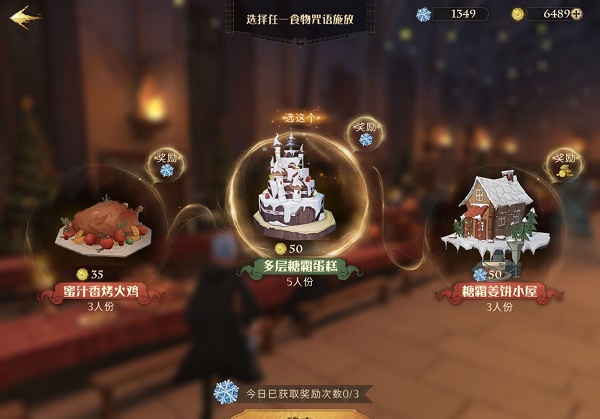The height and width of the screenshot is (419, 600).
Task: Add gold coins with the plus button
Action: coord(577,14)
